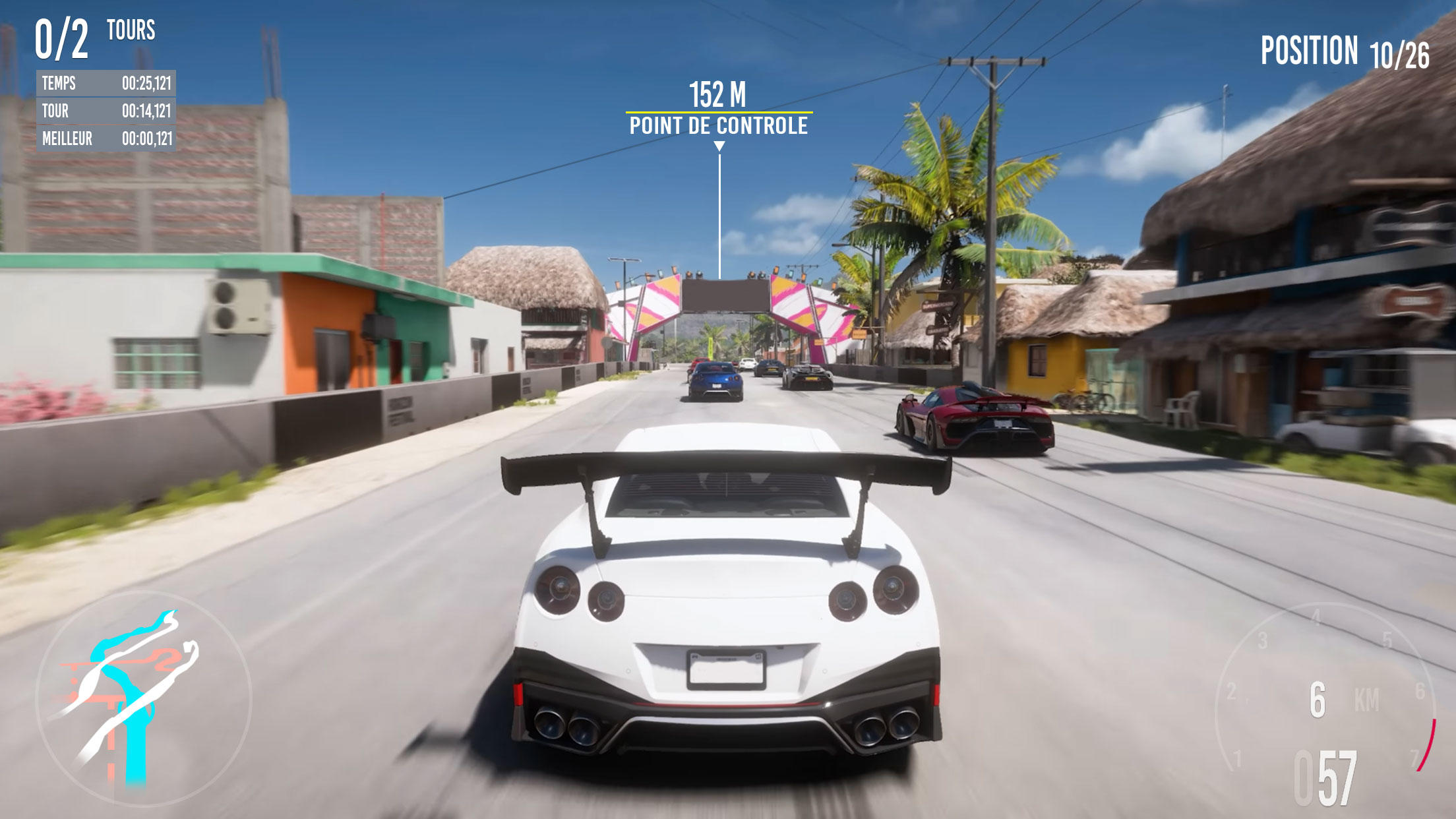The image size is (1456, 819).
Task: Click the checkpoint distance marker showing 152 M
Action: [718, 94]
